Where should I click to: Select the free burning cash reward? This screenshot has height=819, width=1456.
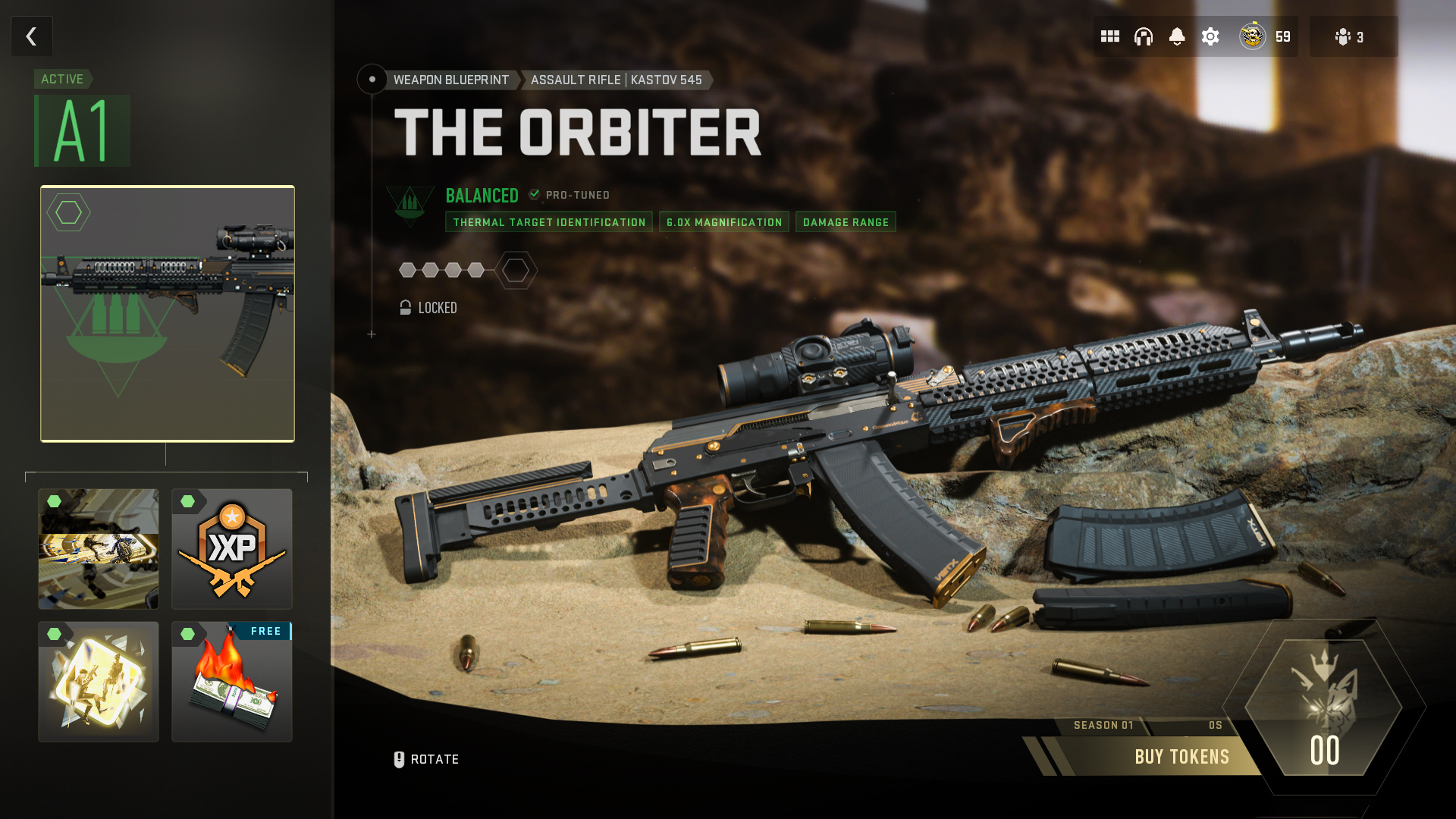(232, 682)
